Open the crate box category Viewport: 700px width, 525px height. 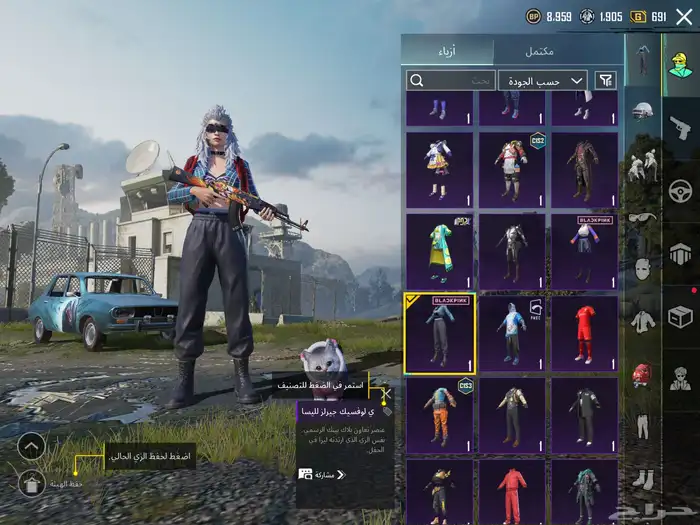tap(680, 316)
